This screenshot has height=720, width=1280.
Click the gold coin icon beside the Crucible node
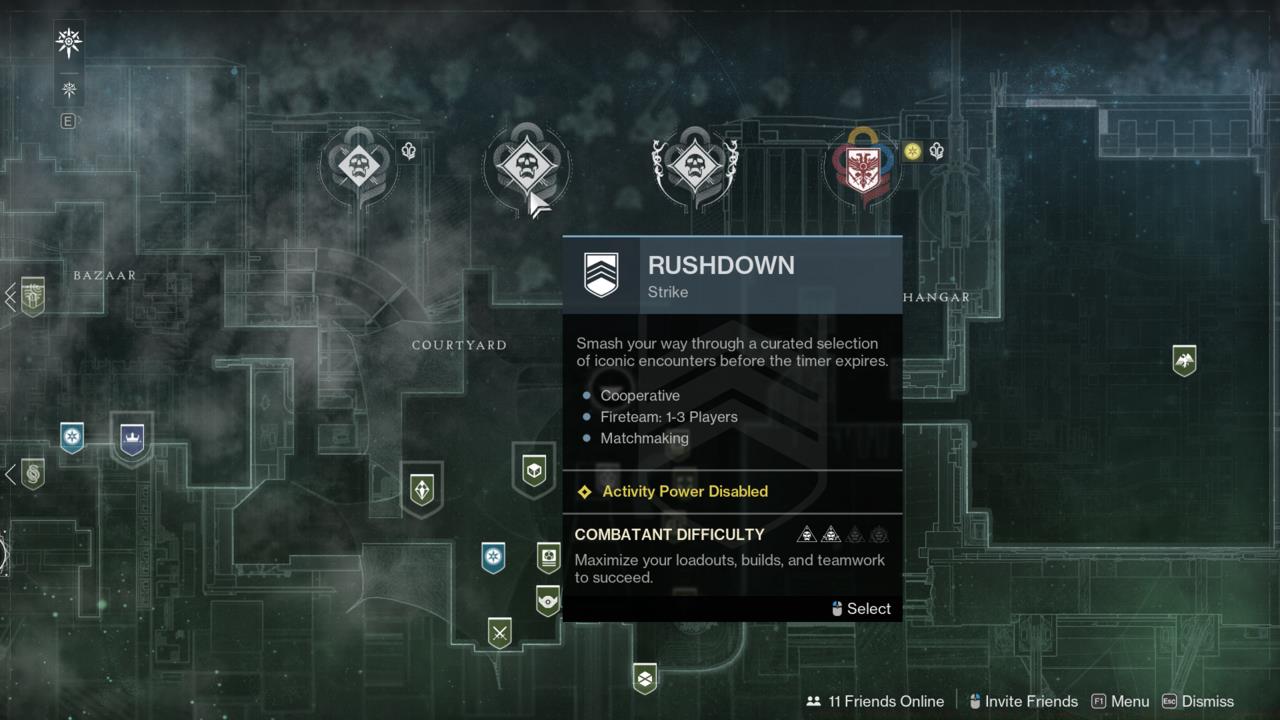pyautogui.click(x=914, y=152)
